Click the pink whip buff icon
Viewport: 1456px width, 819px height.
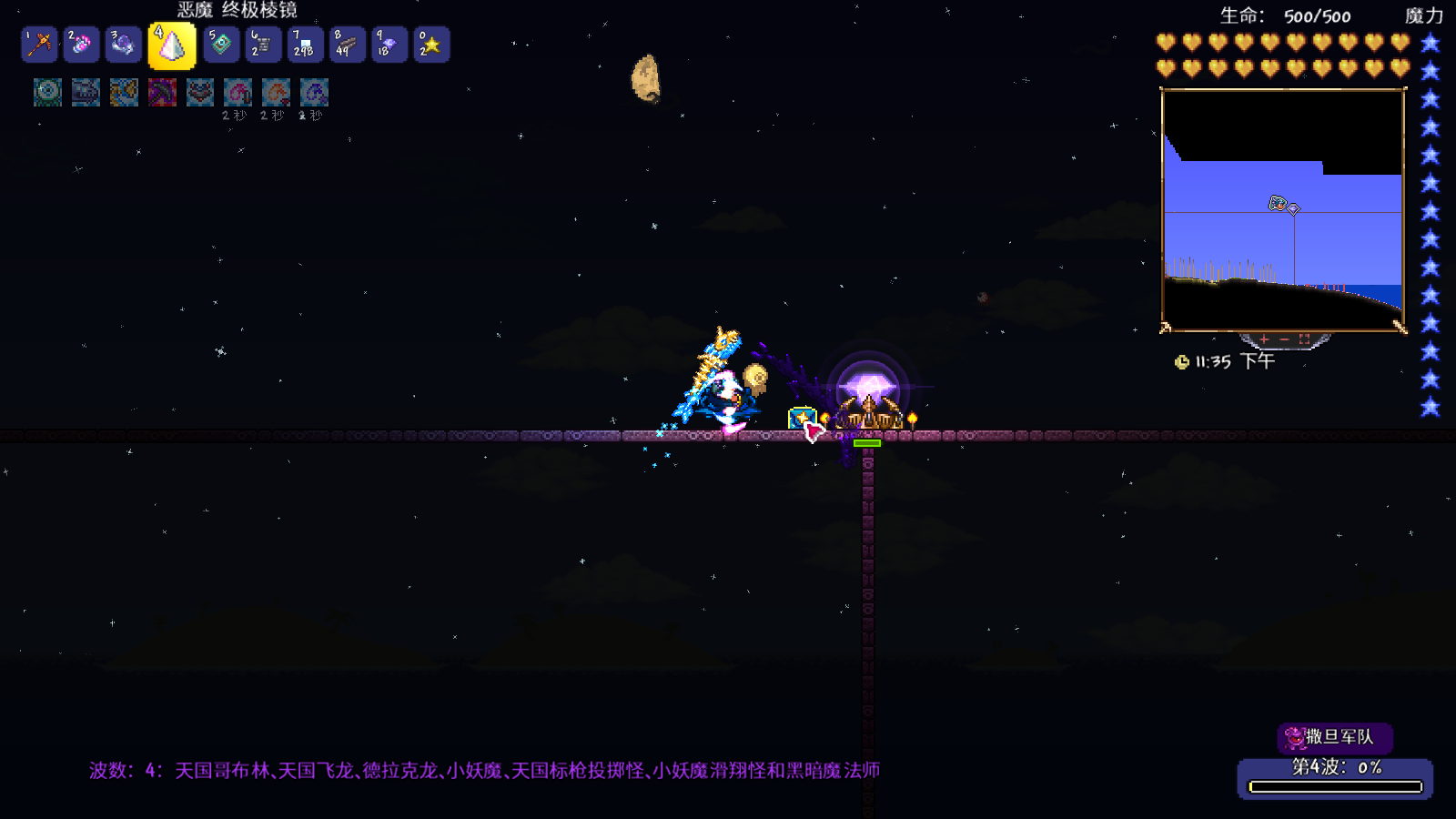tap(238, 92)
